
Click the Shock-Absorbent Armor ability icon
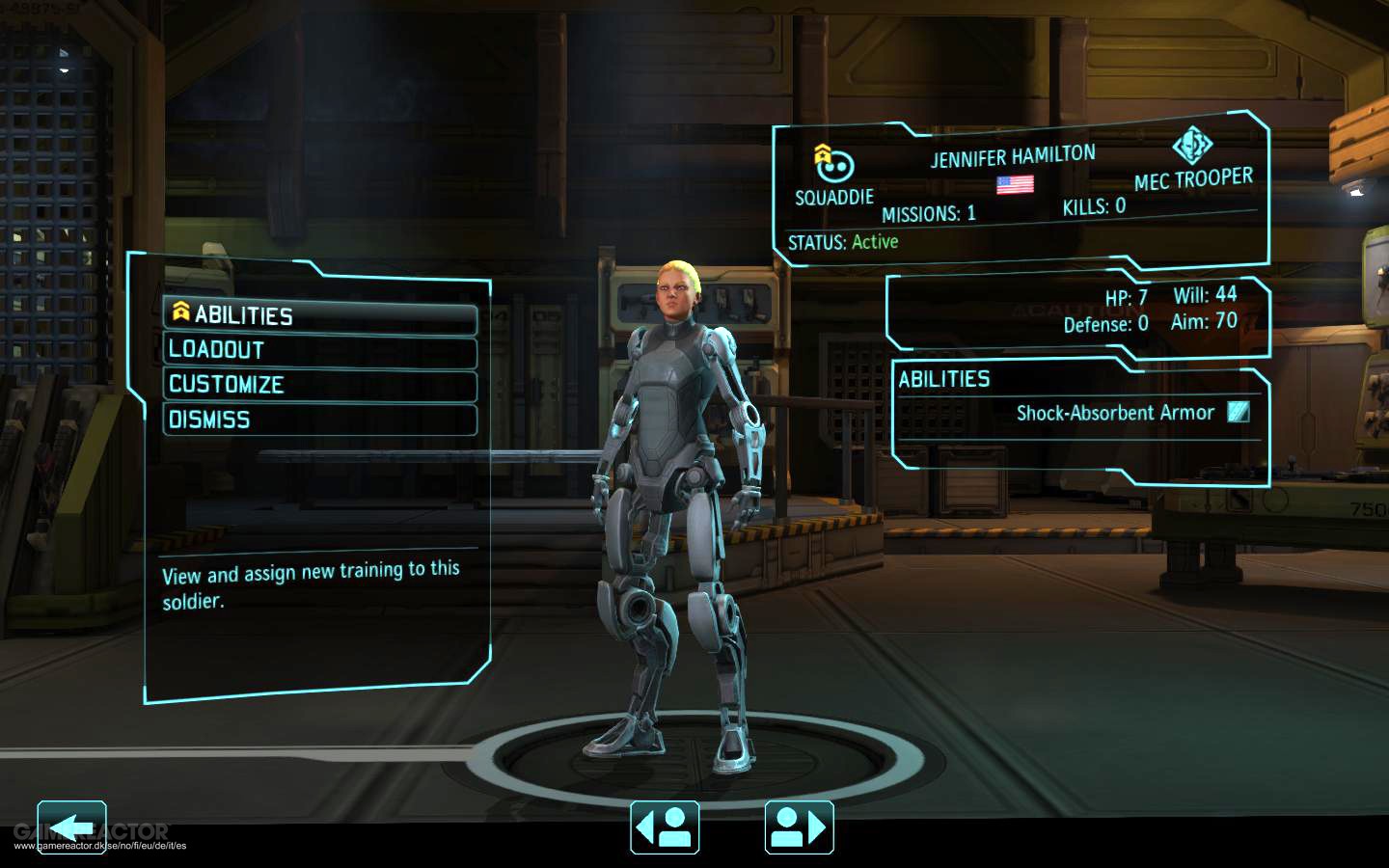(x=1238, y=412)
